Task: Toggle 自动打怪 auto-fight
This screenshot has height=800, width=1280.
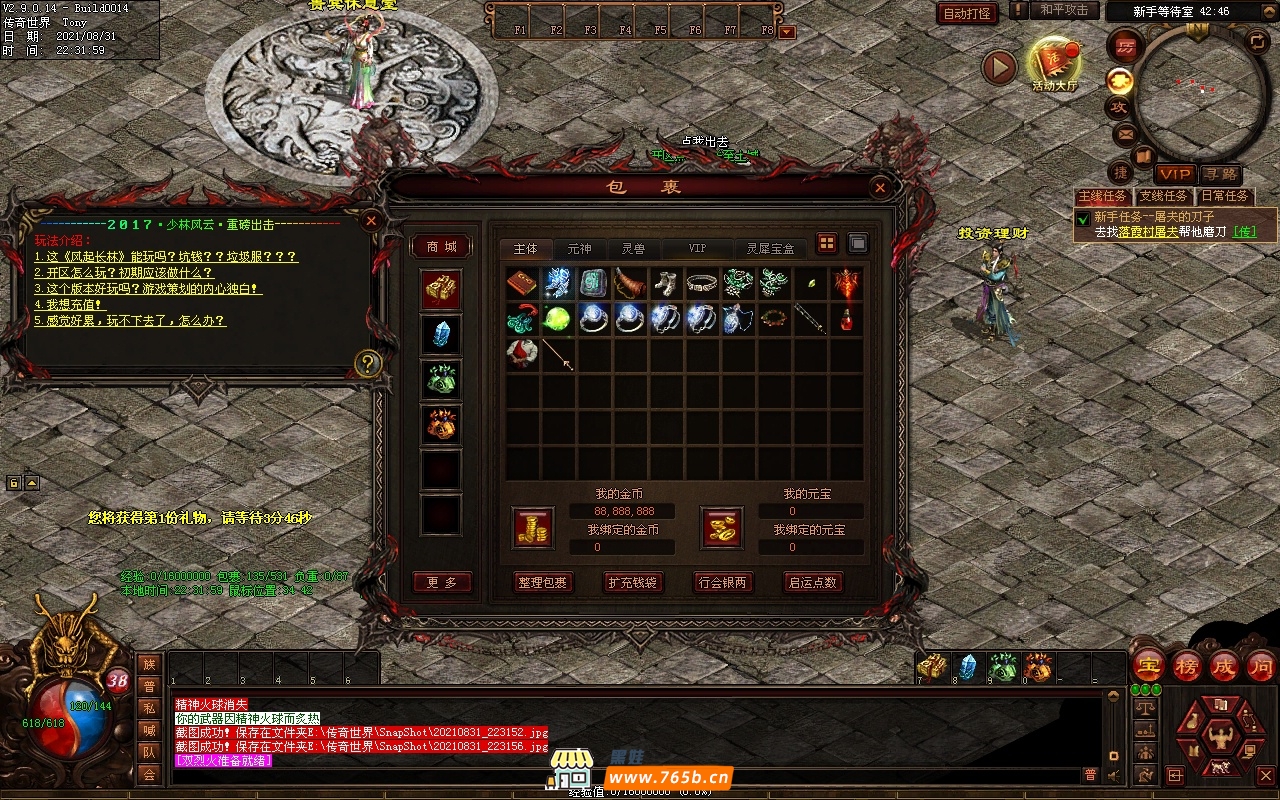Action: (x=968, y=13)
